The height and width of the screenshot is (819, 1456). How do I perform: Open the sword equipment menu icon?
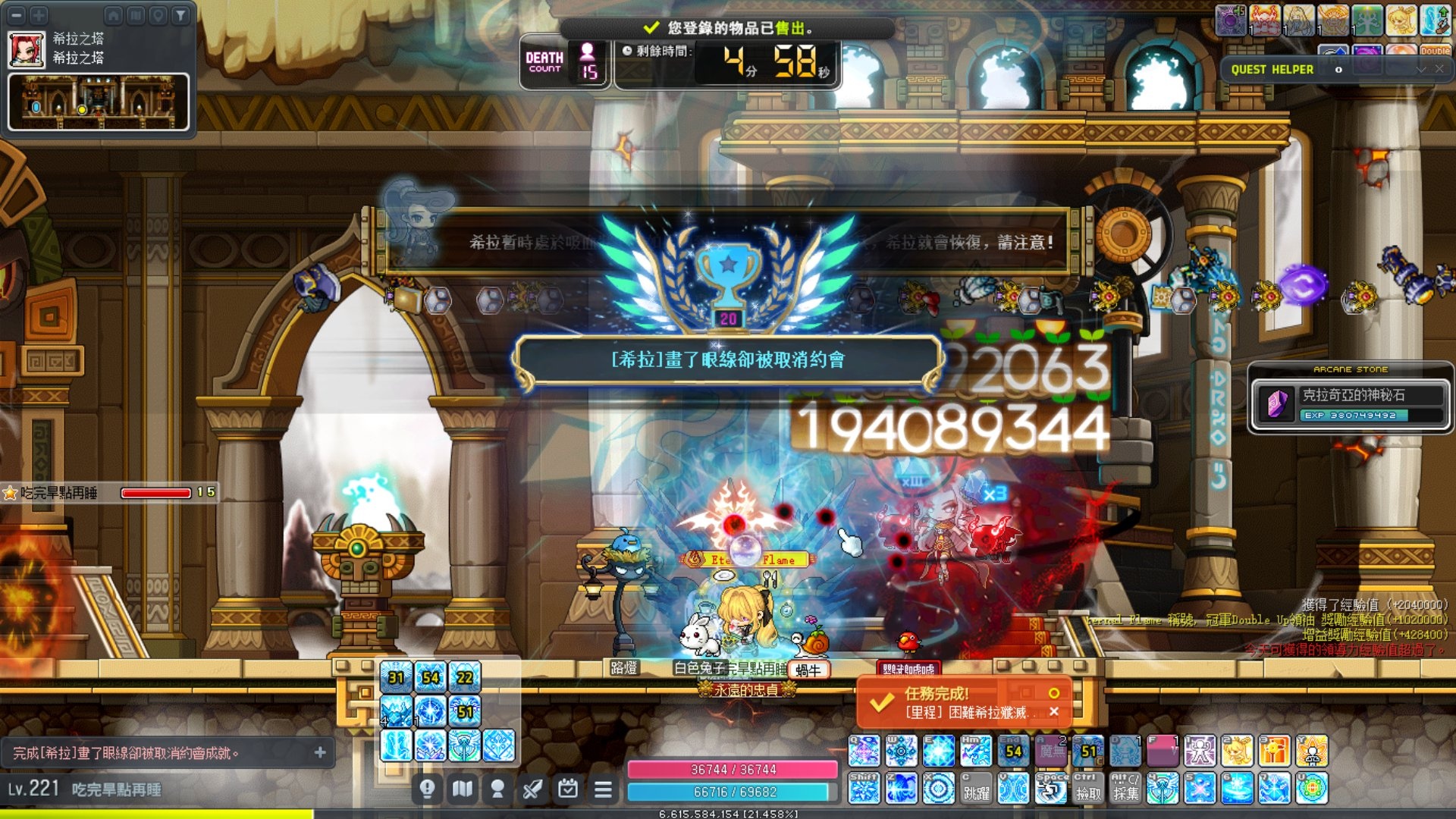532,789
